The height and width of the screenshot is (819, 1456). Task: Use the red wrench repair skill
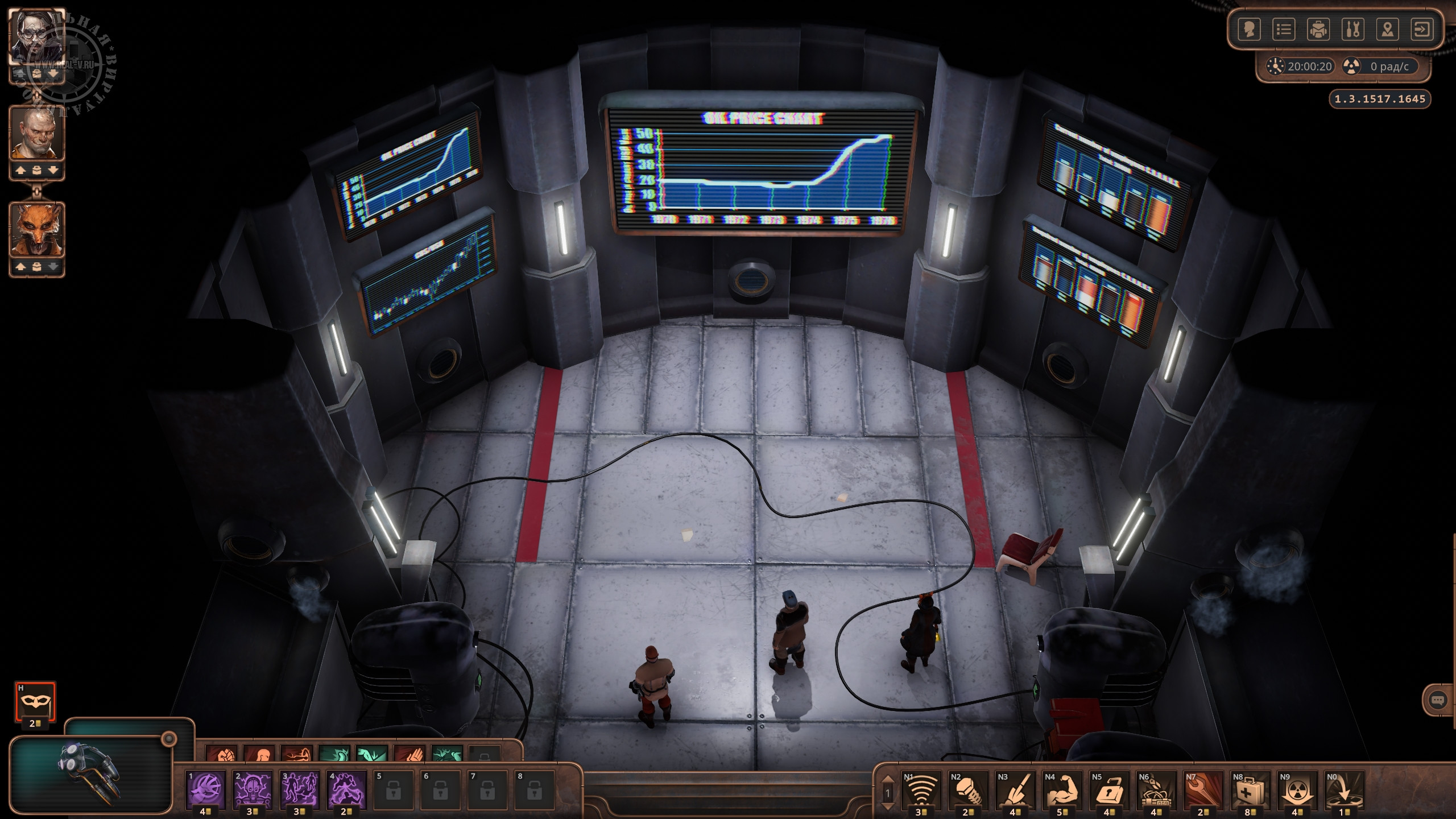pos(1203,789)
